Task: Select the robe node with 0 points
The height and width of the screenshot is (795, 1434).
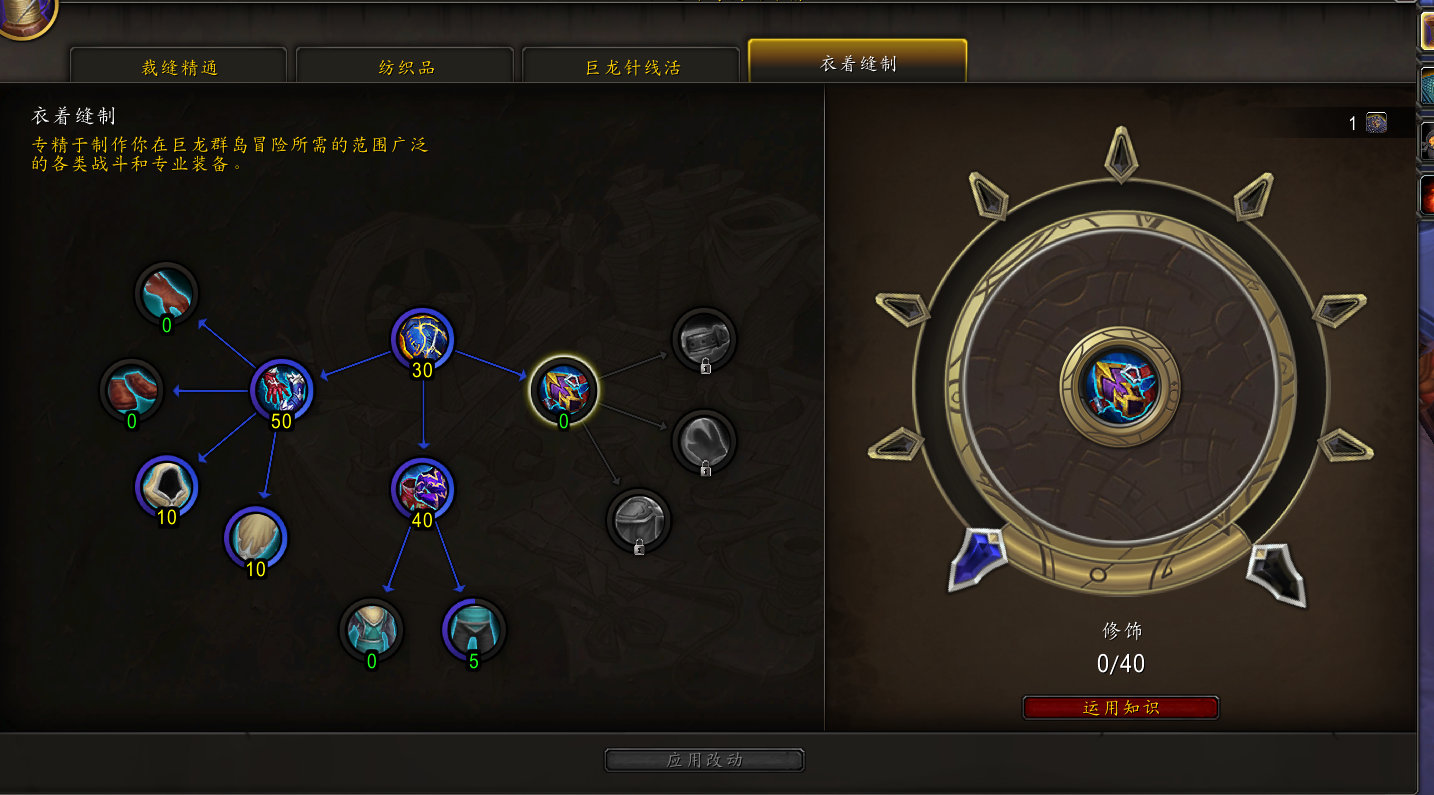Action: point(372,629)
